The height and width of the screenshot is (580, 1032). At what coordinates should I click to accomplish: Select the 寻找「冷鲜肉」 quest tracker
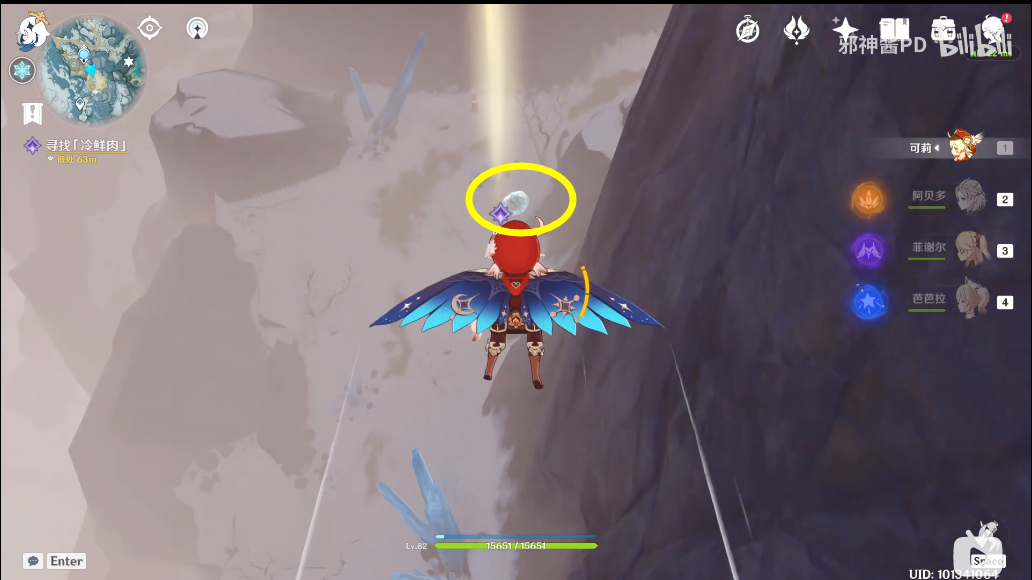pyautogui.click(x=80, y=146)
